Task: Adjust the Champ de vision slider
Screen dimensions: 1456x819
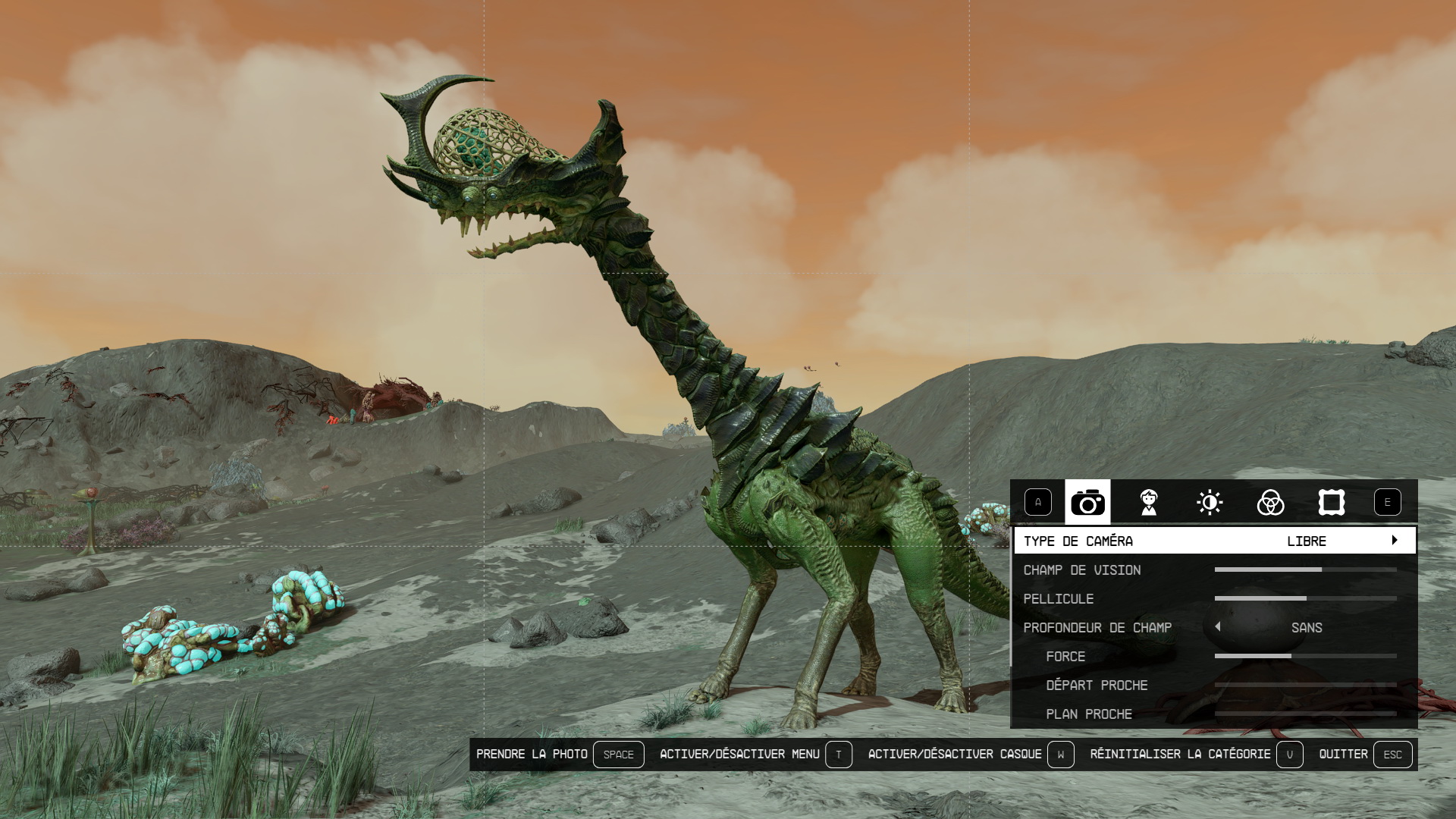Action: click(x=1305, y=570)
